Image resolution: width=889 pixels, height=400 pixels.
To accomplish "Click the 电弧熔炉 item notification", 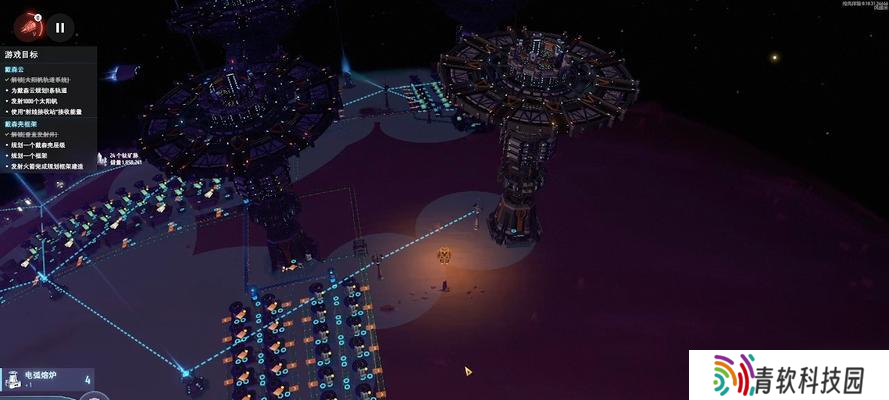I will [47, 378].
